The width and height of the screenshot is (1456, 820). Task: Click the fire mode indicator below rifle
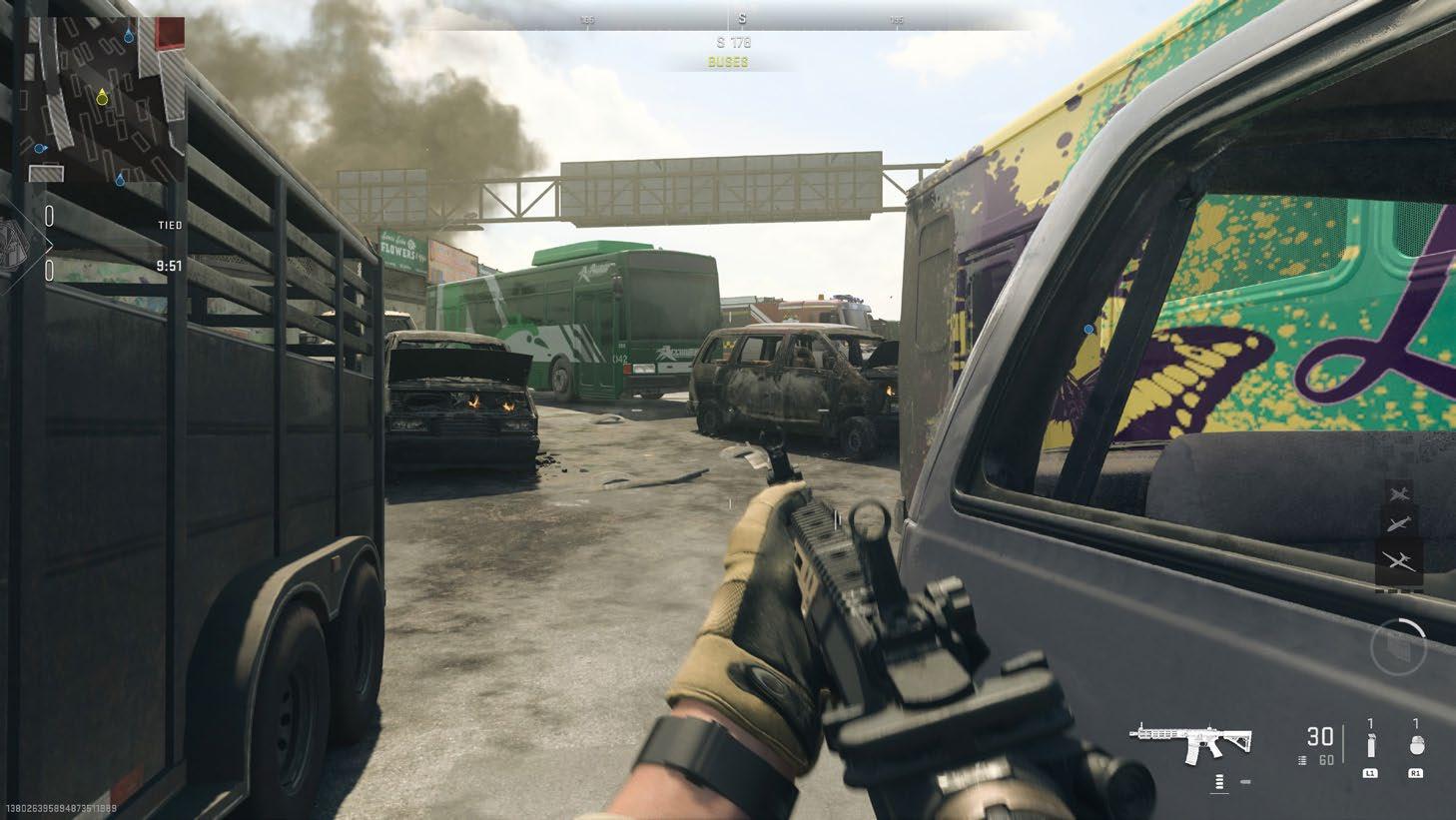click(1219, 782)
